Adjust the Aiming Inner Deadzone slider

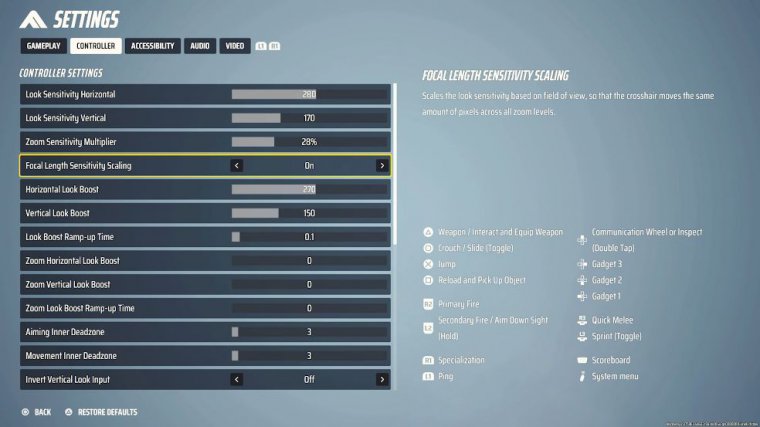coord(309,332)
